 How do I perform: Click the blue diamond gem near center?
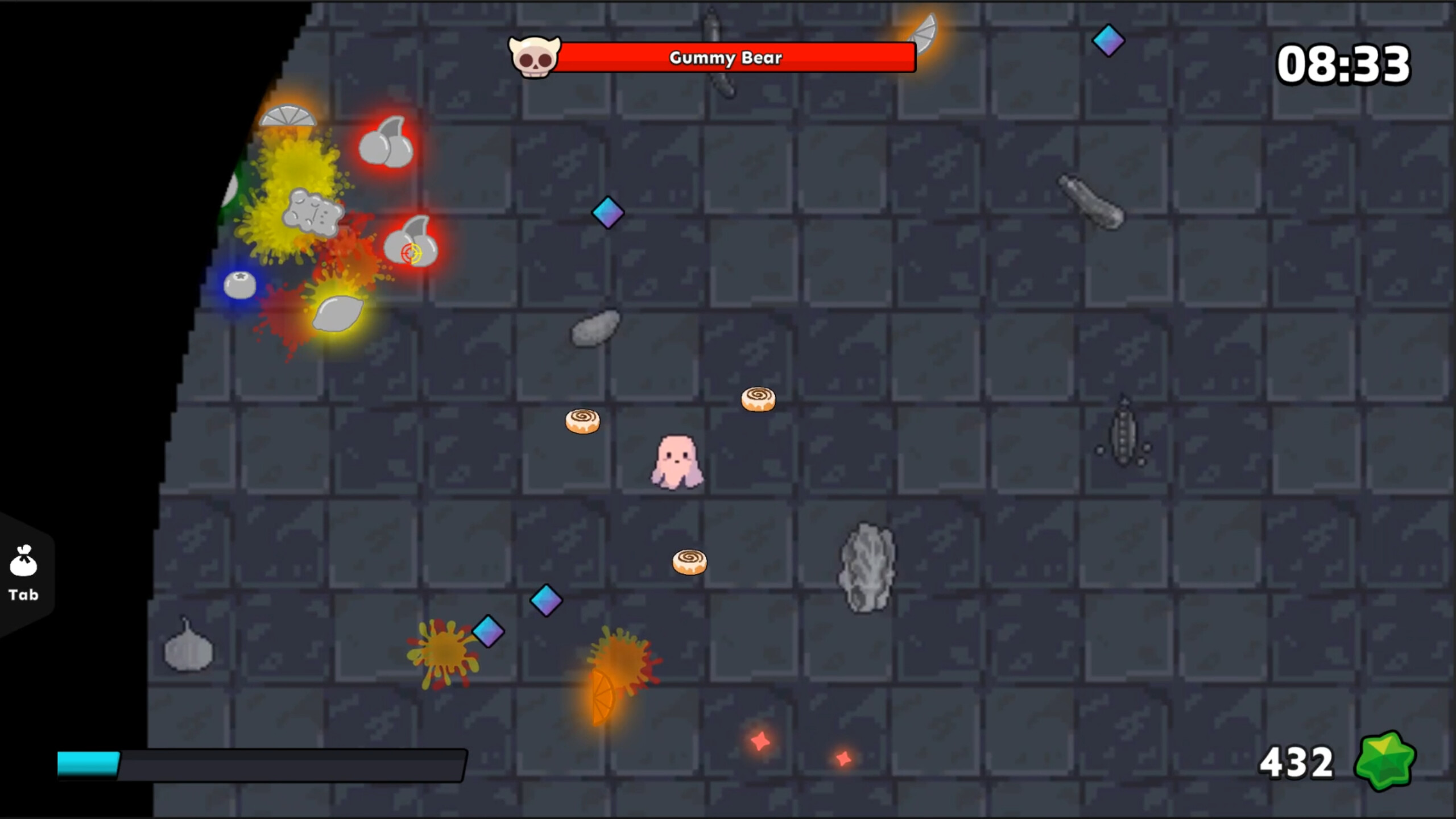(607, 212)
